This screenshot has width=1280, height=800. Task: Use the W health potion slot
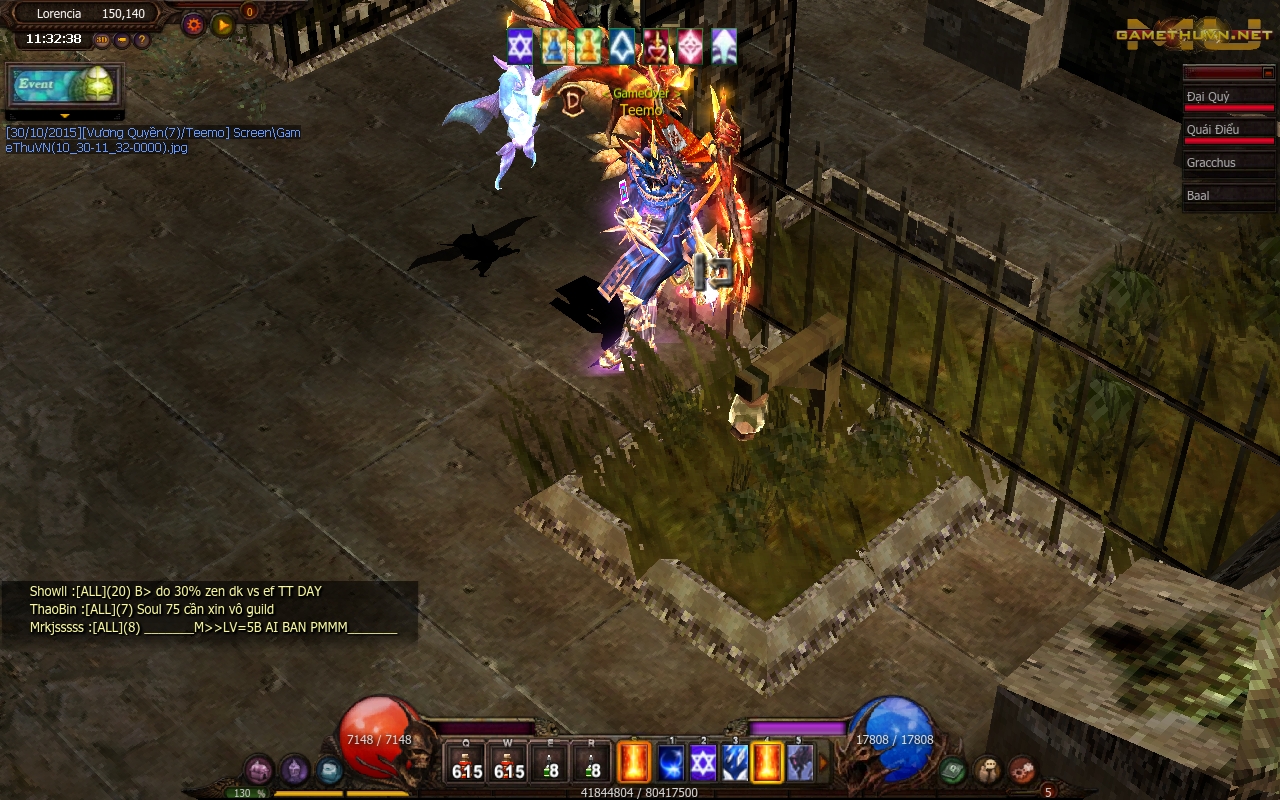pyautogui.click(x=509, y=763)
